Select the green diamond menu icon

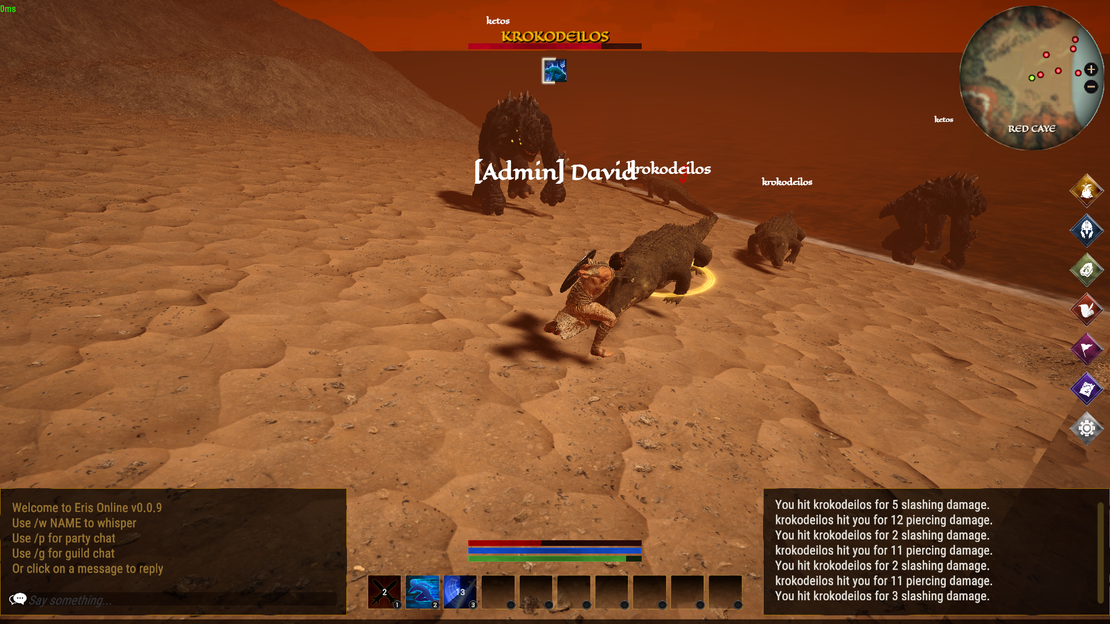(x=1087, y=269)
